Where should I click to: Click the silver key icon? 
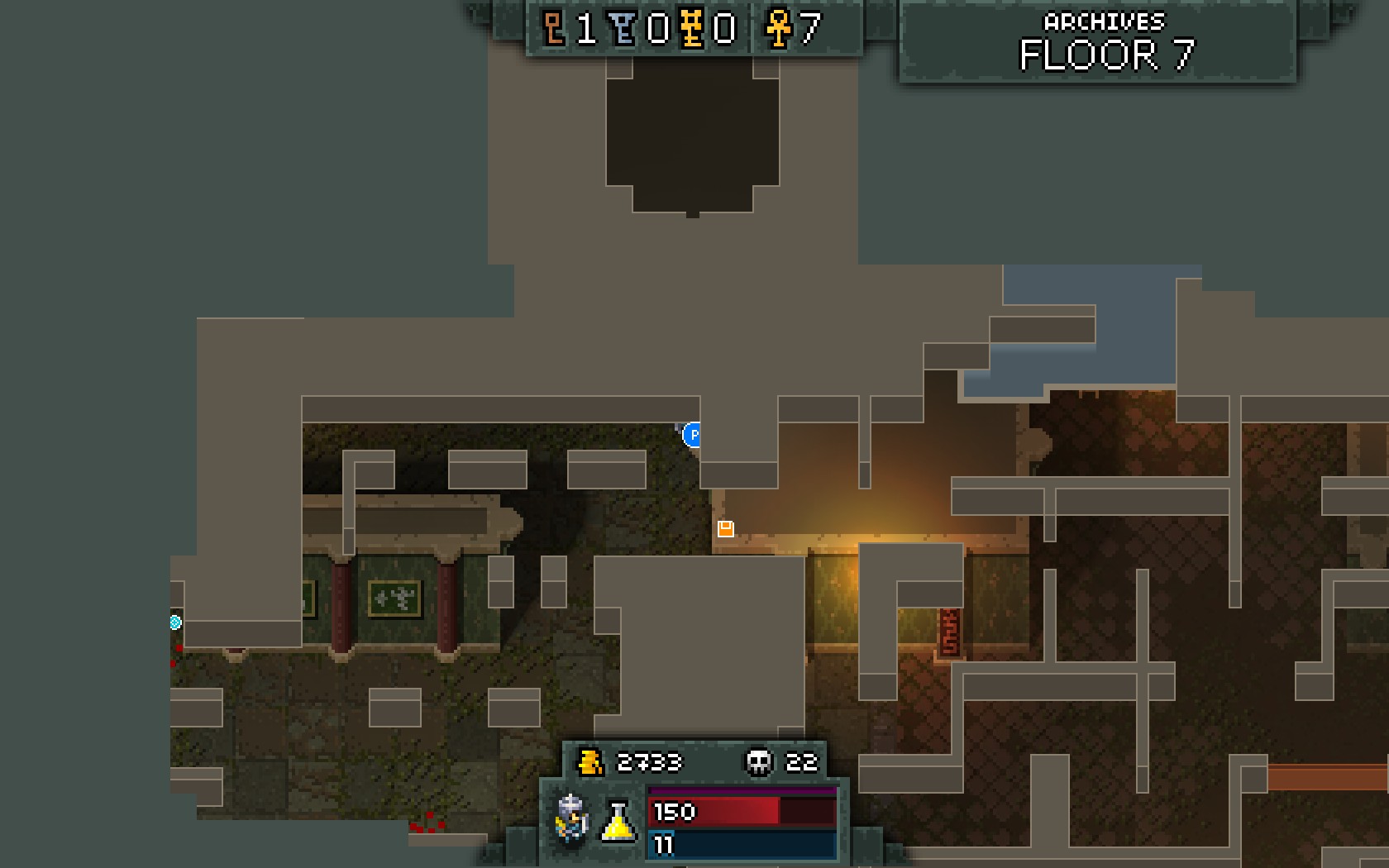coord(623,29)
